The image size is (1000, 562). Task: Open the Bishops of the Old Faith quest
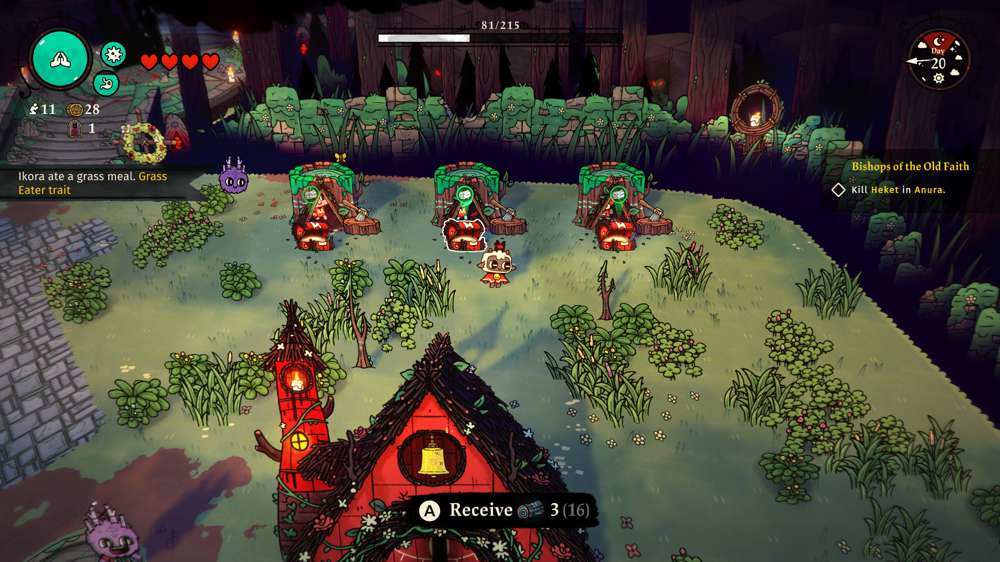910,167
